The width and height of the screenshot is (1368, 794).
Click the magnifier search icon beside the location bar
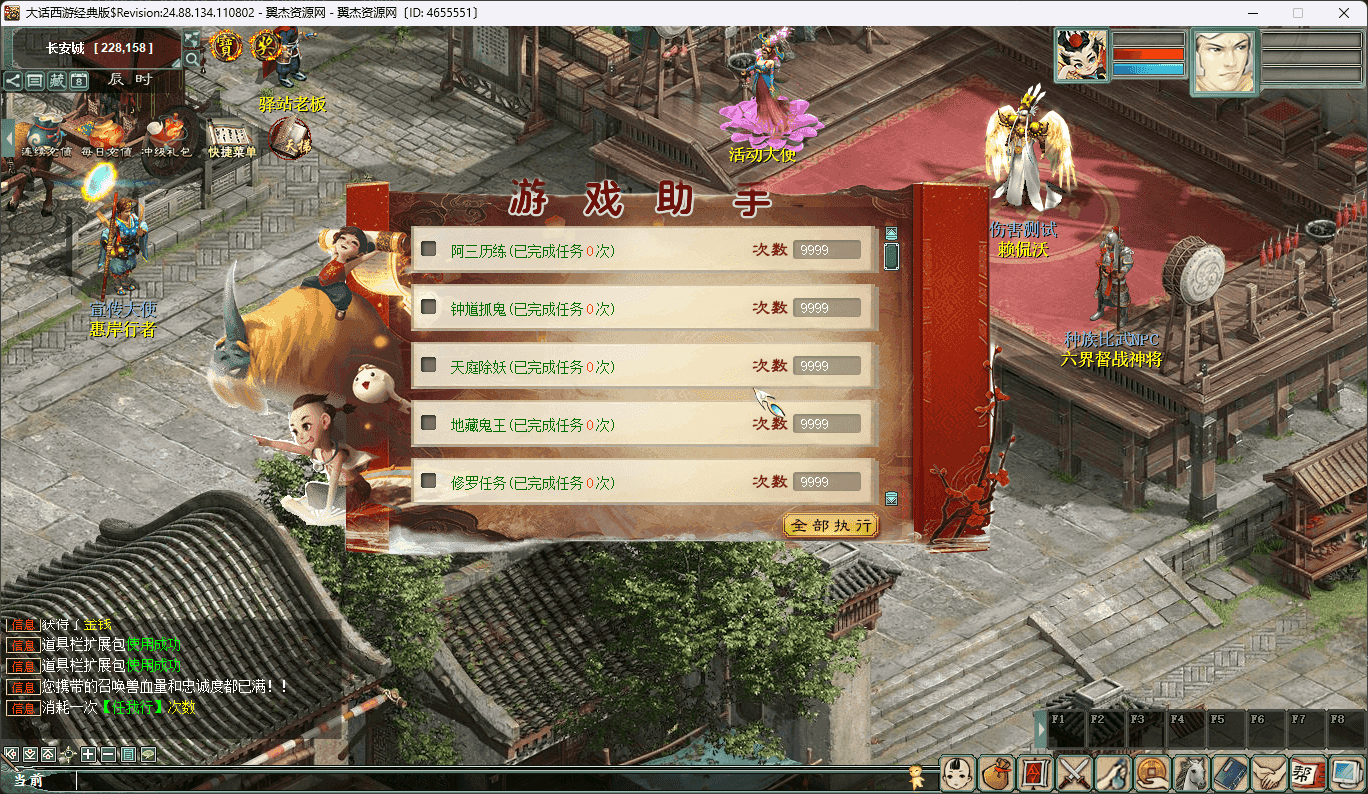coord(191,59)
